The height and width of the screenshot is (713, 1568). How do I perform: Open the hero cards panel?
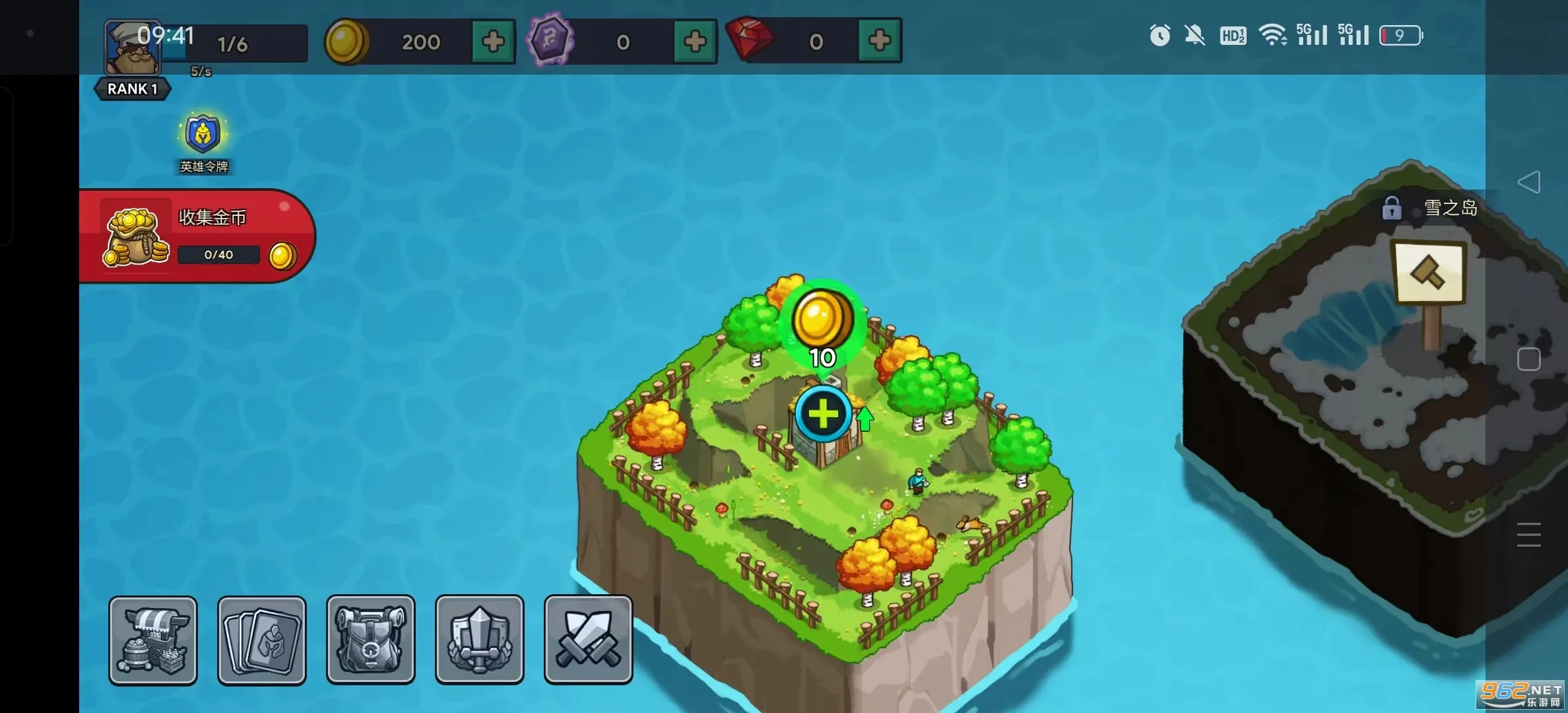click(x=261, y=639)
